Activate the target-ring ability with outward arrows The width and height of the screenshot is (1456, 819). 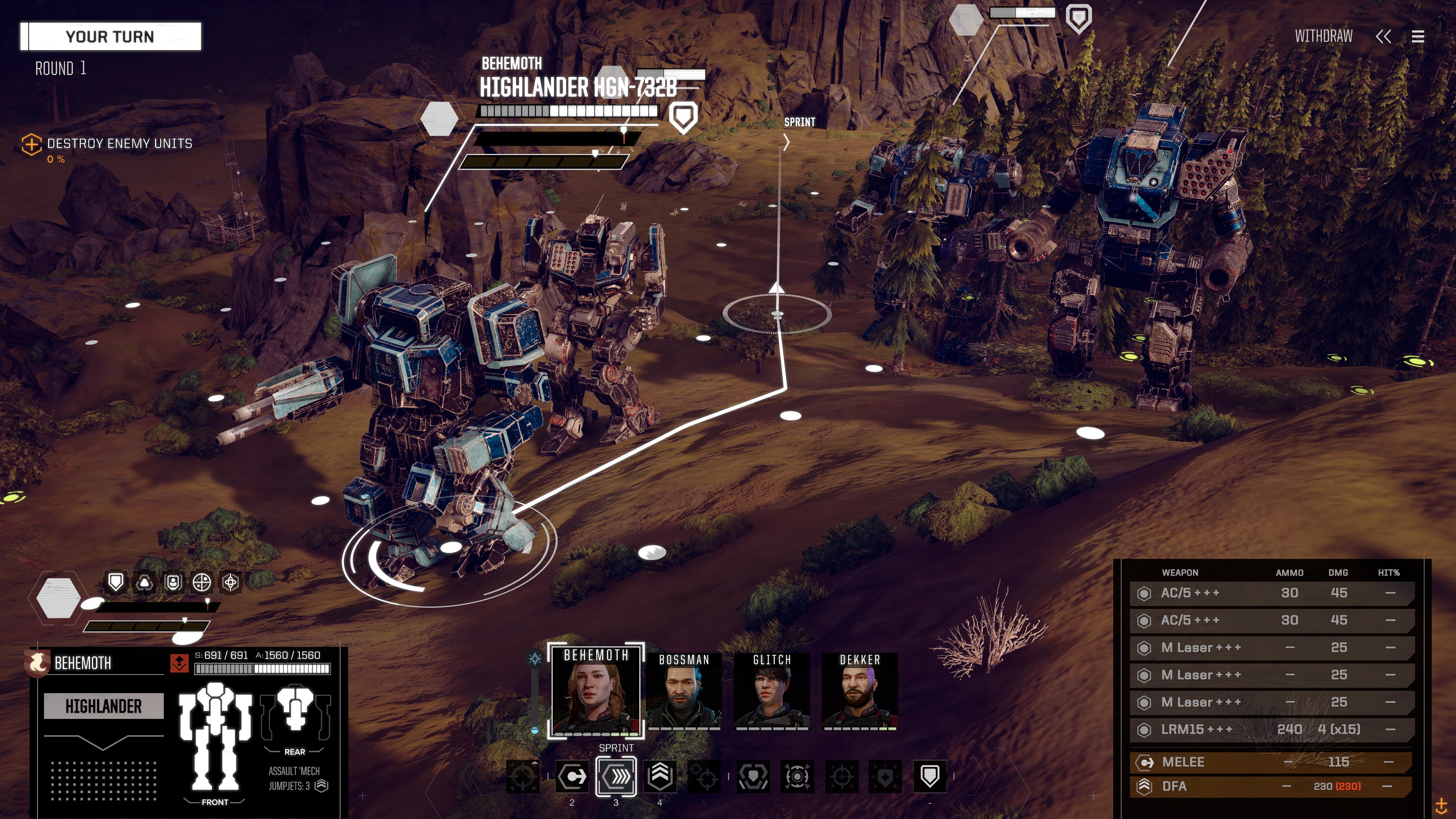click(x=797, y=777)
